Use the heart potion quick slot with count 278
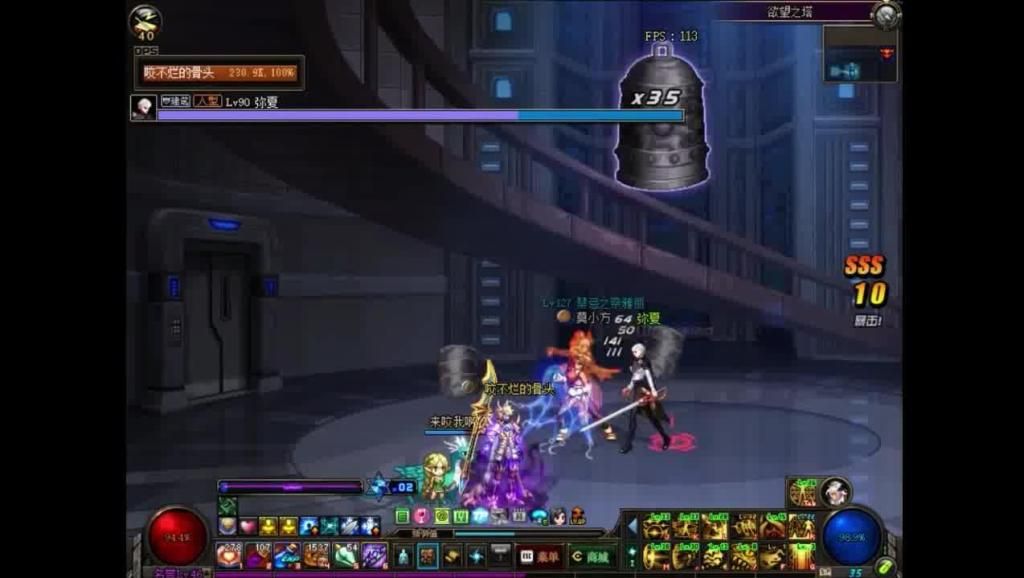This screenshot has height=578, width=1024. pos(229,555)
